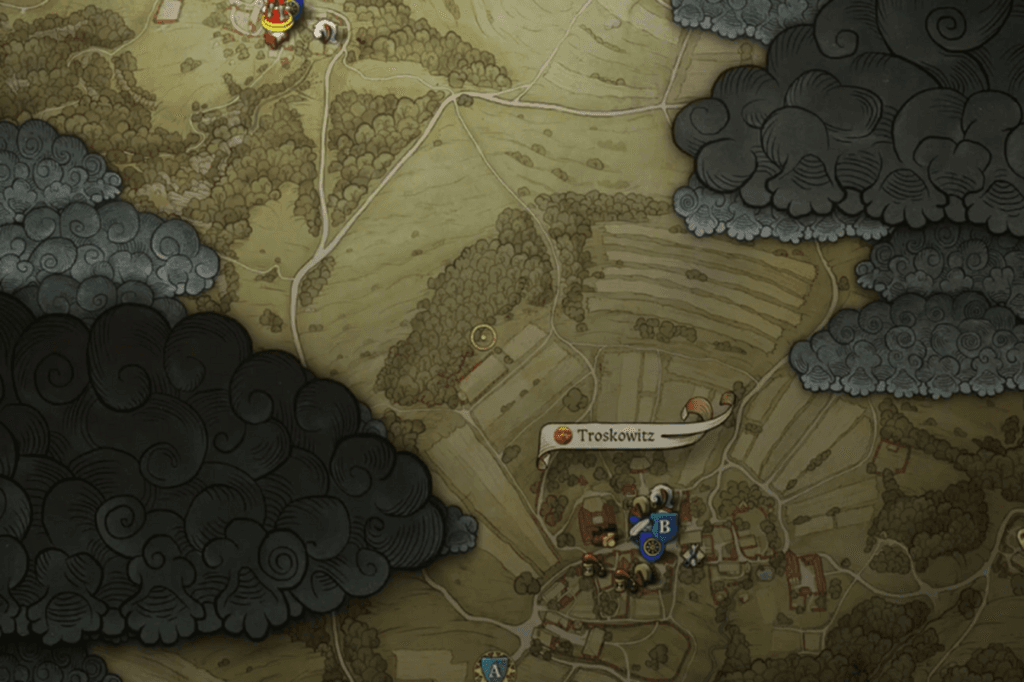The height and width of the screenshot is (682, 1024).
Task: Click the blue quest marker B shield
Action: pyautogui.click(x=663, y=524)
